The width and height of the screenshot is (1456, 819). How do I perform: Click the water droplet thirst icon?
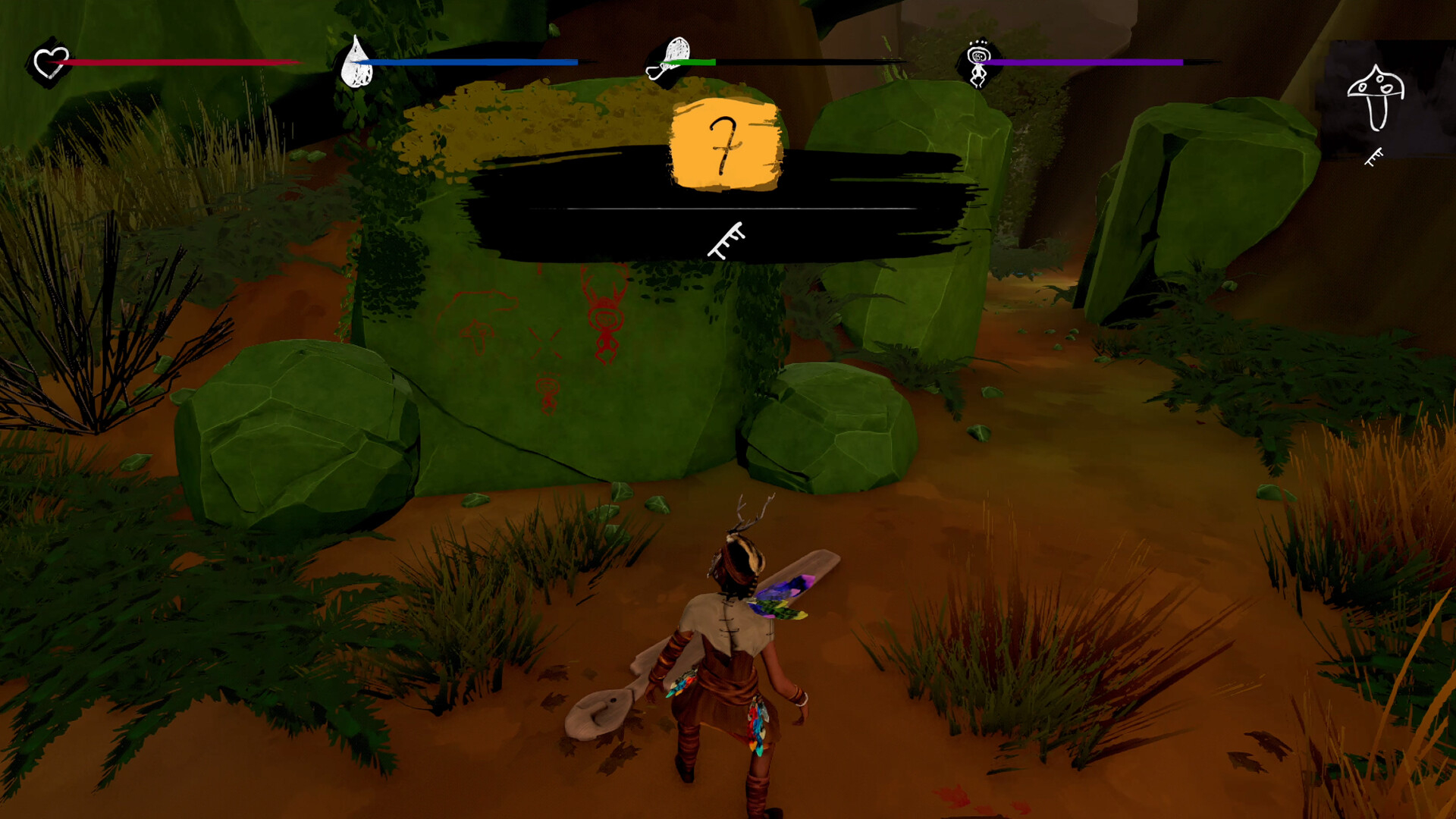point(356,64)
